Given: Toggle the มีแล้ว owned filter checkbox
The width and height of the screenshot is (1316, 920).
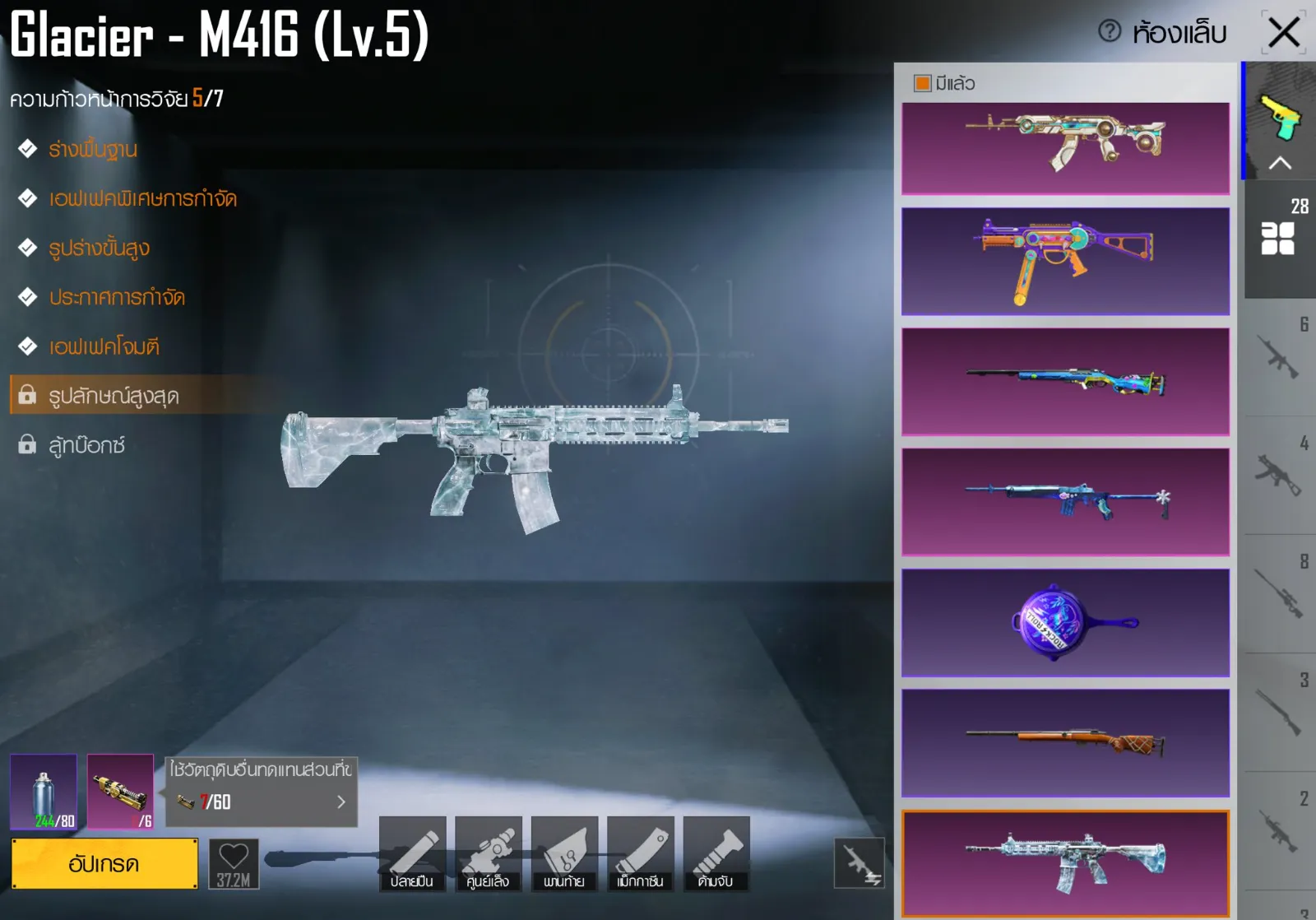Looking at the screenshot, I should click(x=922, y=83).
